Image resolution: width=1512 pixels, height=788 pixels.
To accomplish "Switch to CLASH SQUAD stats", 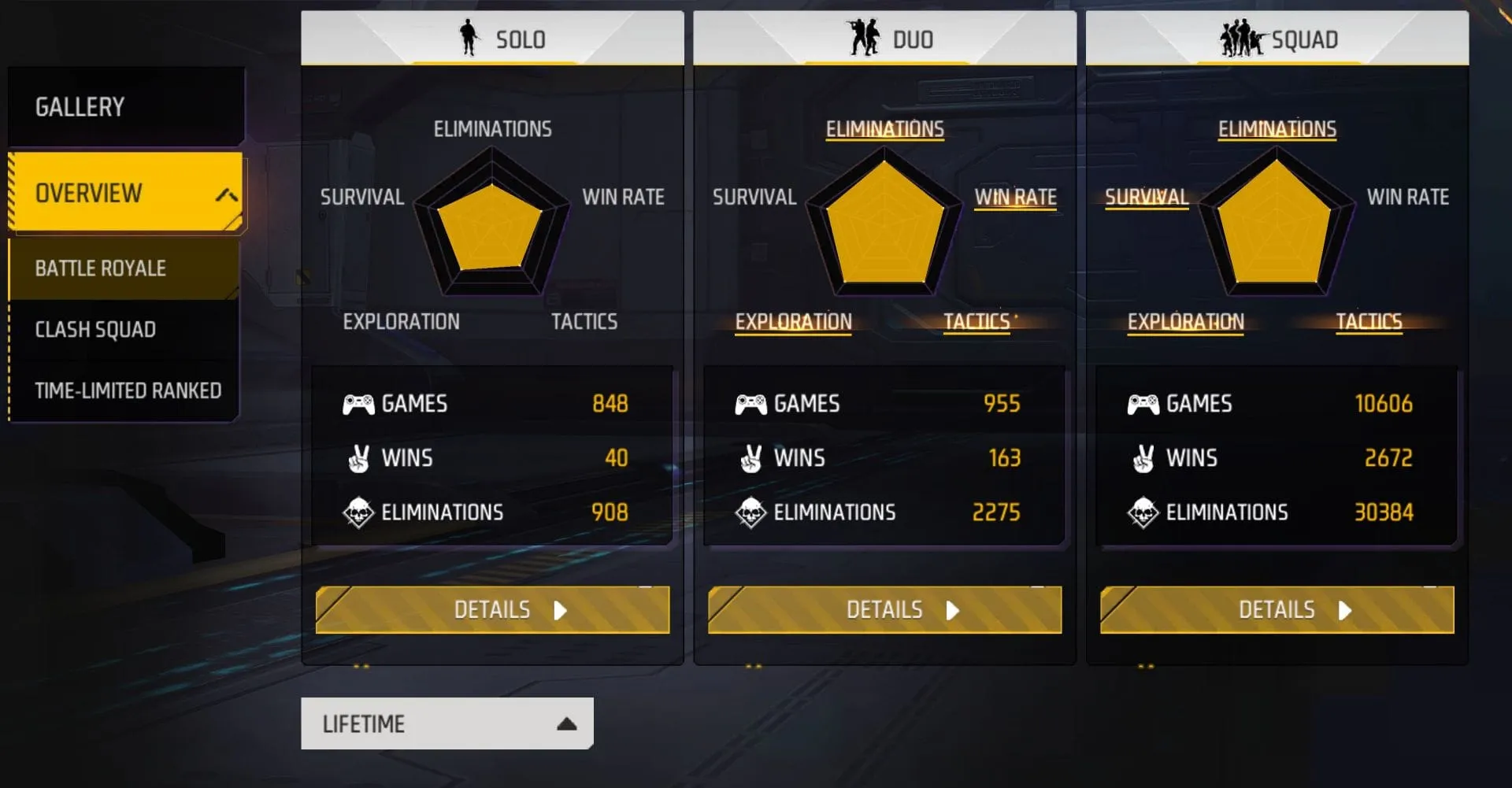I will (95, 329).
